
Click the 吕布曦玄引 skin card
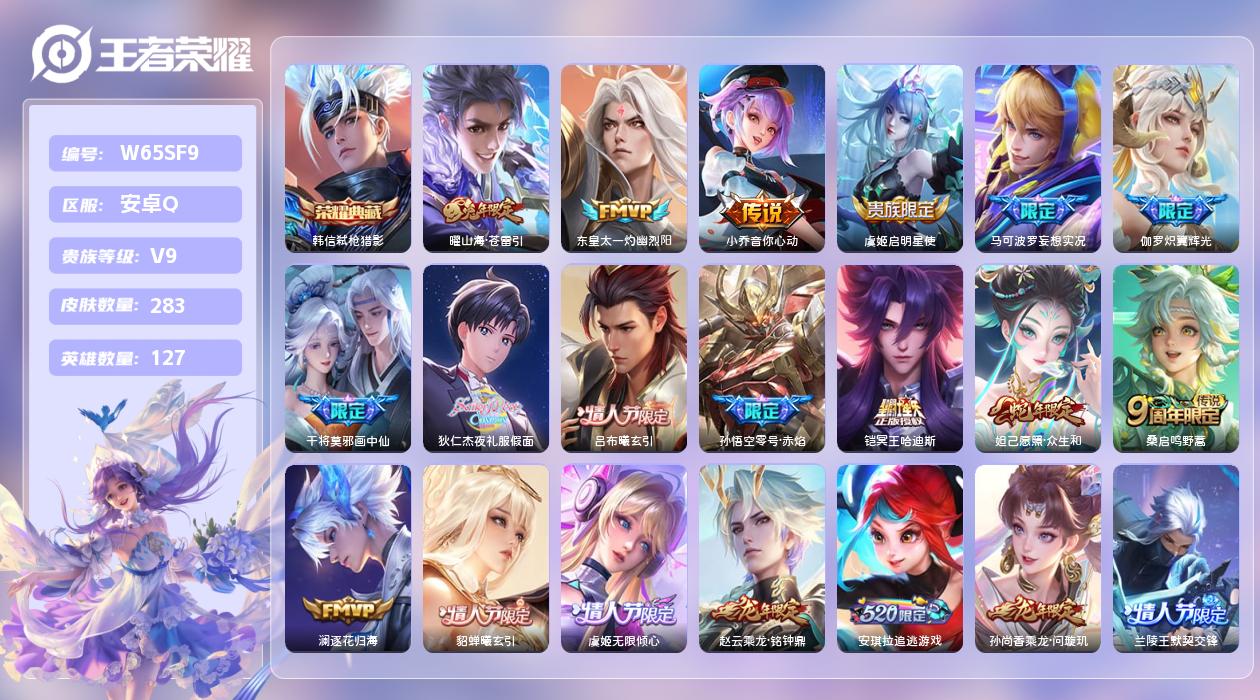coord(624,358)
